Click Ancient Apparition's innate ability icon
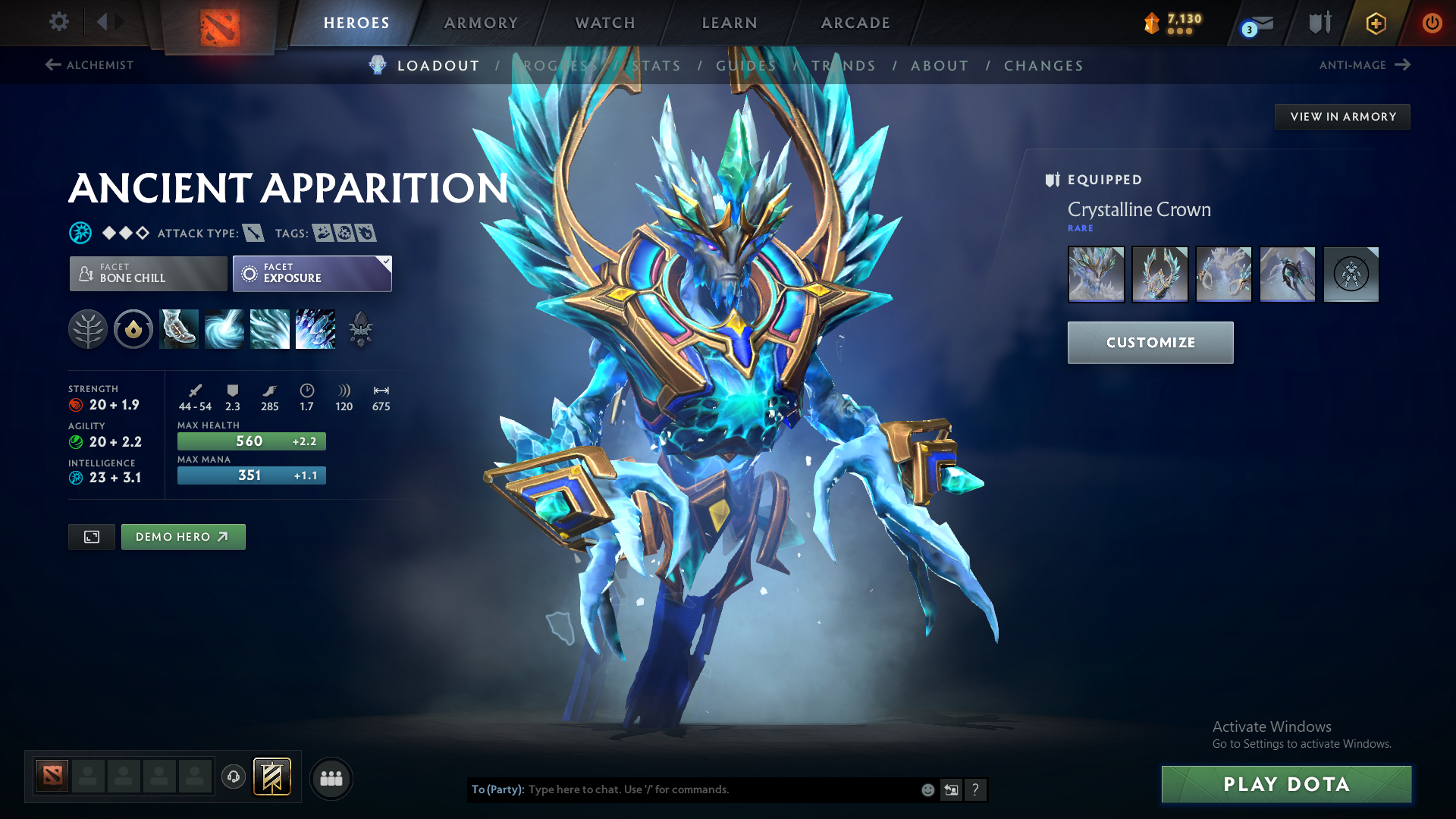1456x819 pixels. (133, 329)
